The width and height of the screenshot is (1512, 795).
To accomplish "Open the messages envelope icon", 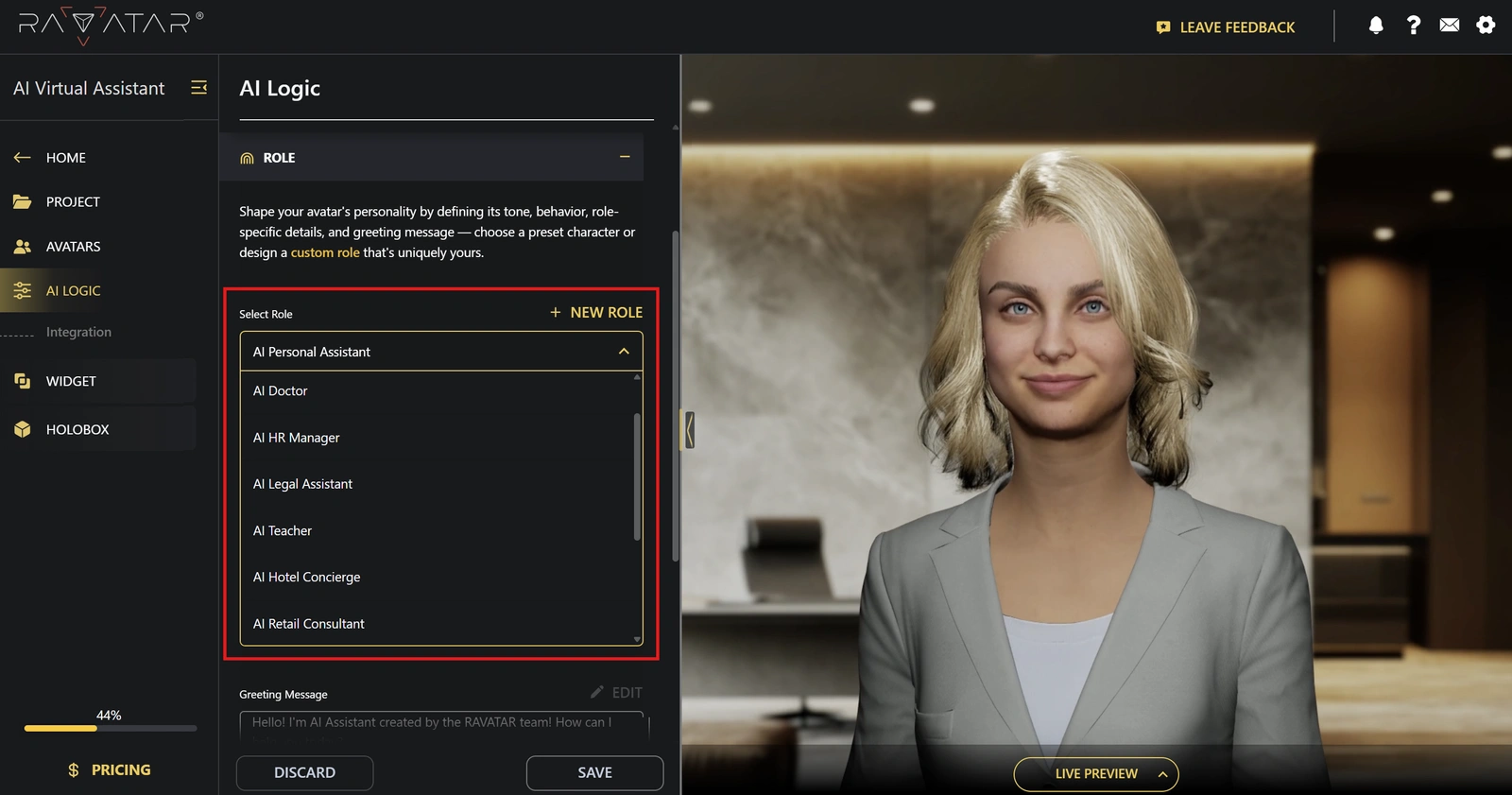I will coord(1450,26).
